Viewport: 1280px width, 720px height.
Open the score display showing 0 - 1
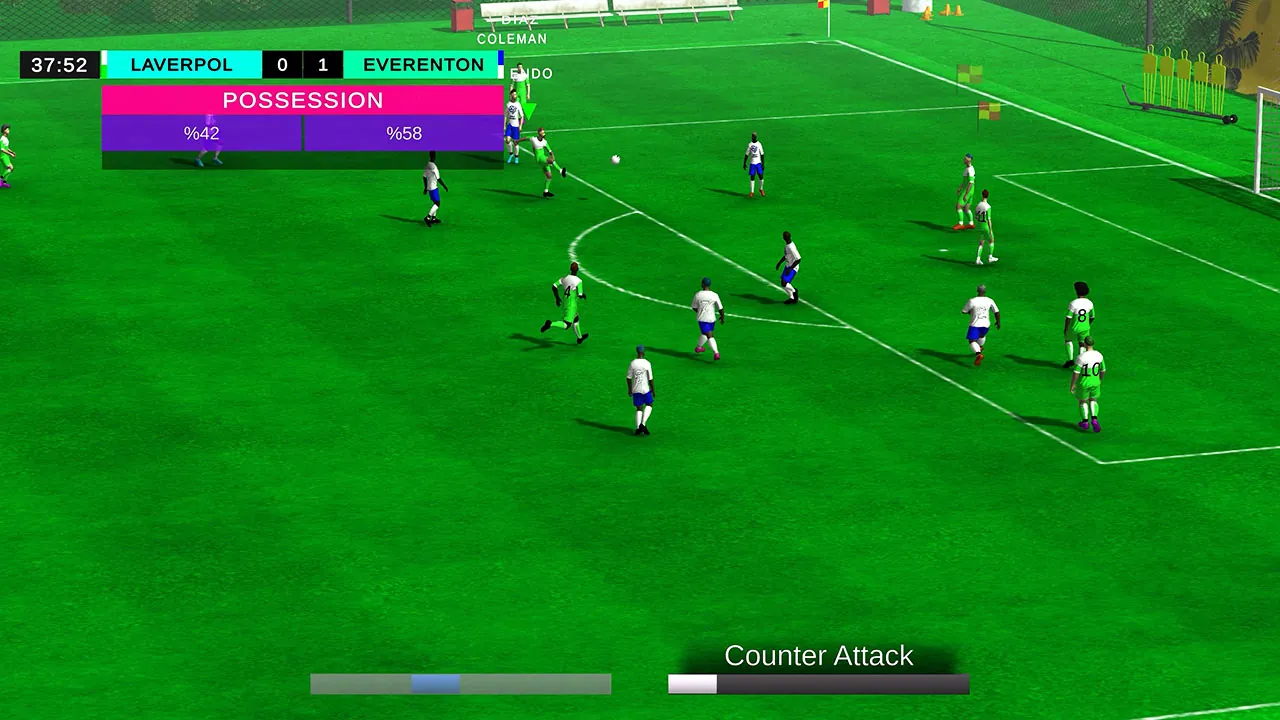(302, 64)
